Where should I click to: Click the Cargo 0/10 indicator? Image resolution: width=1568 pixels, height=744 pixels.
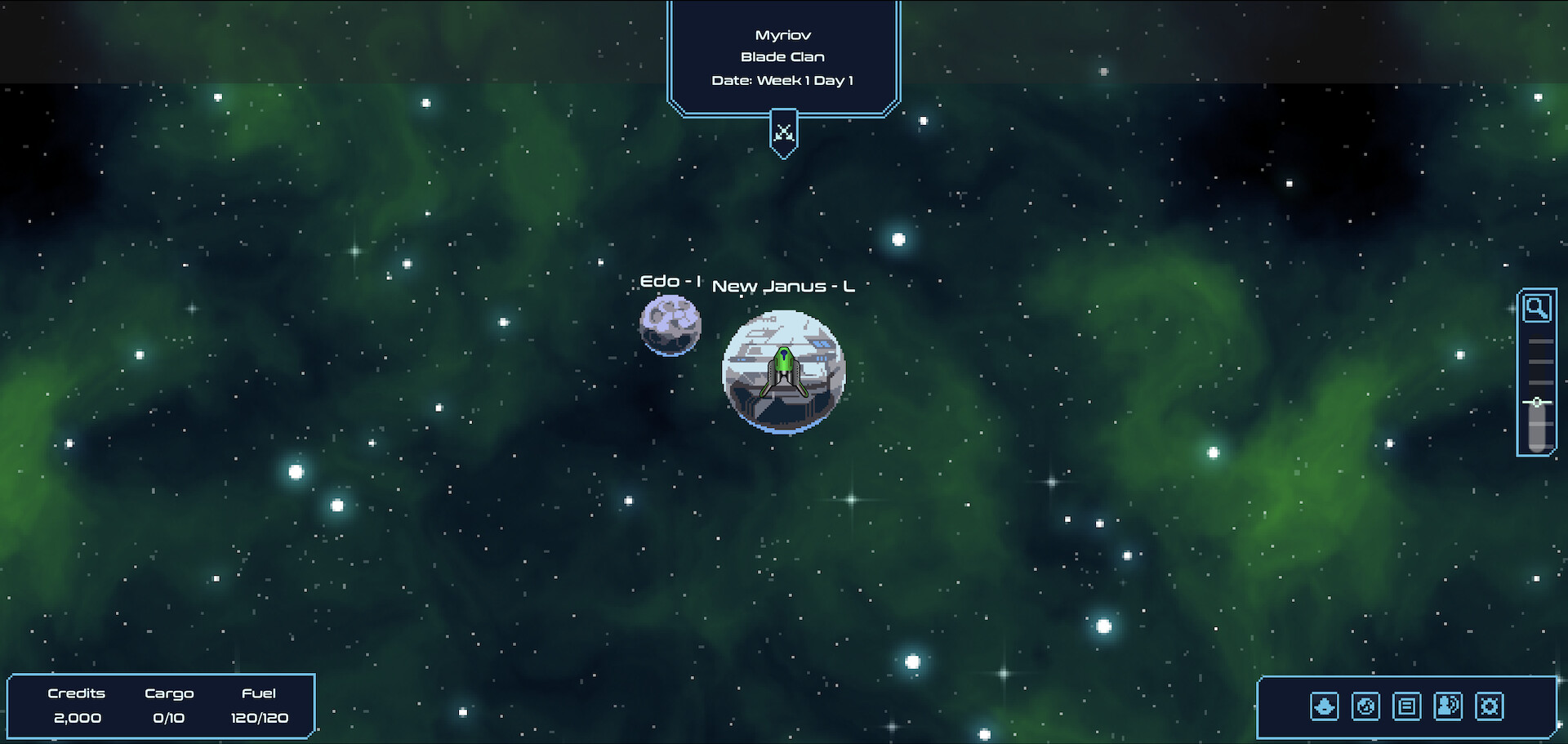pos(169,718)
